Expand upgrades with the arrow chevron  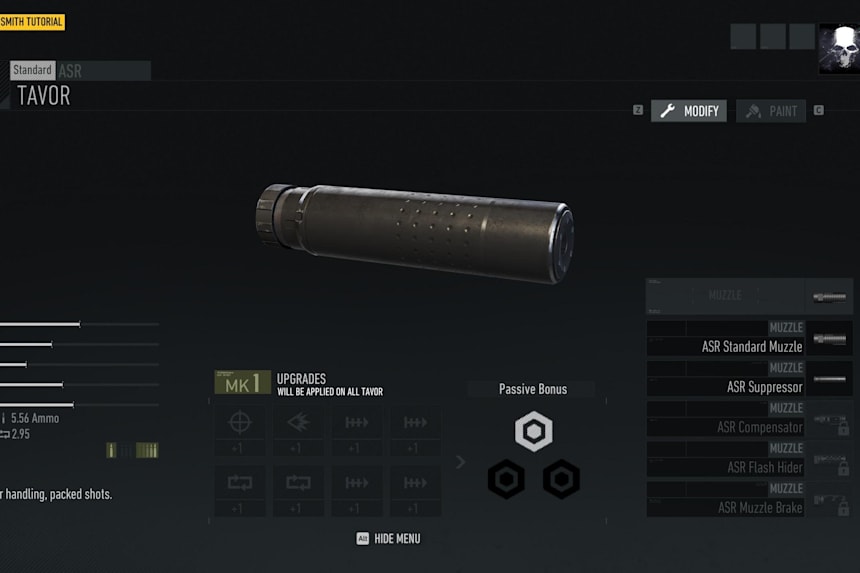pos(460,462)
